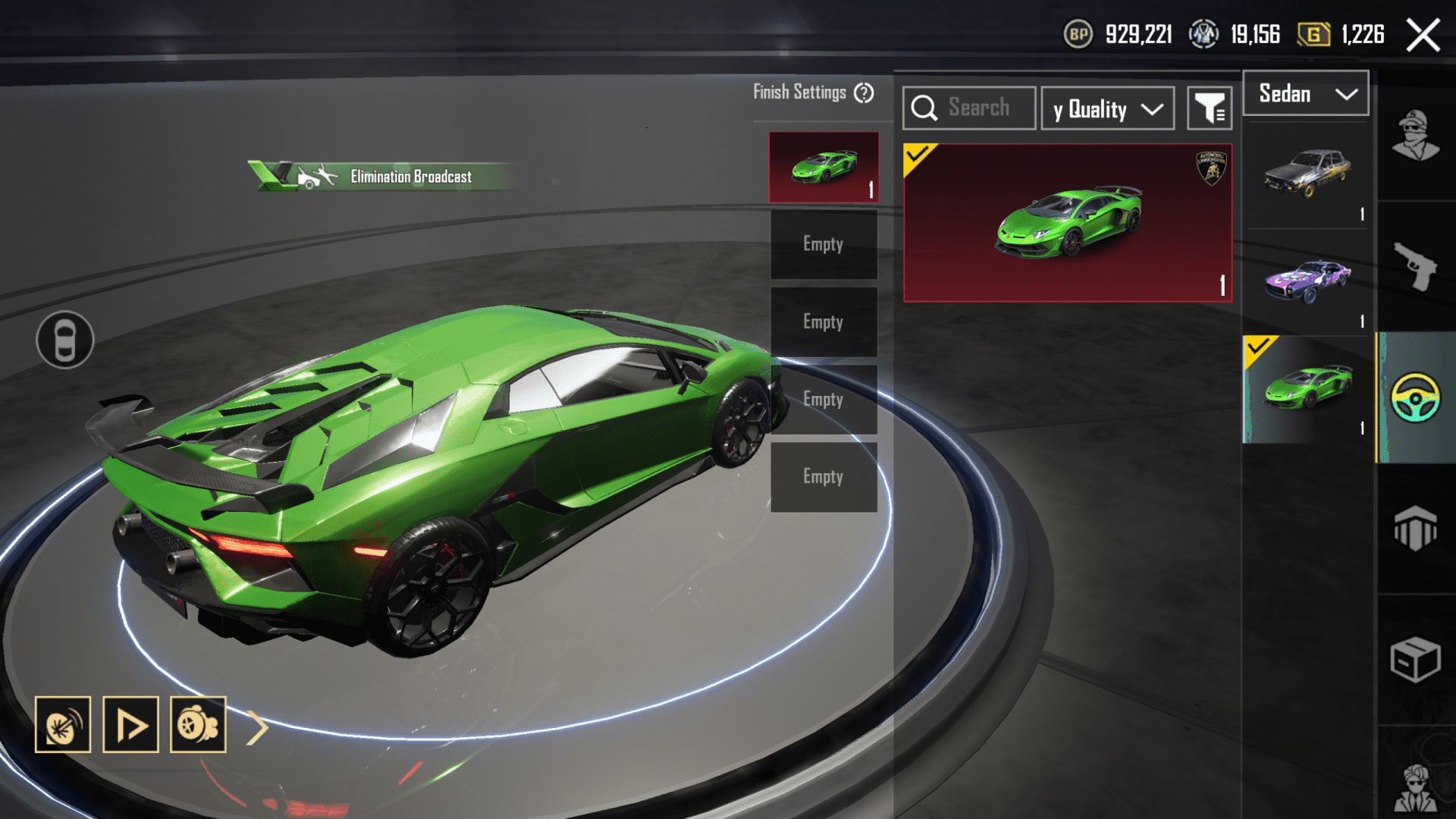Switch to the pistol weapons tab

point(1415,265)
